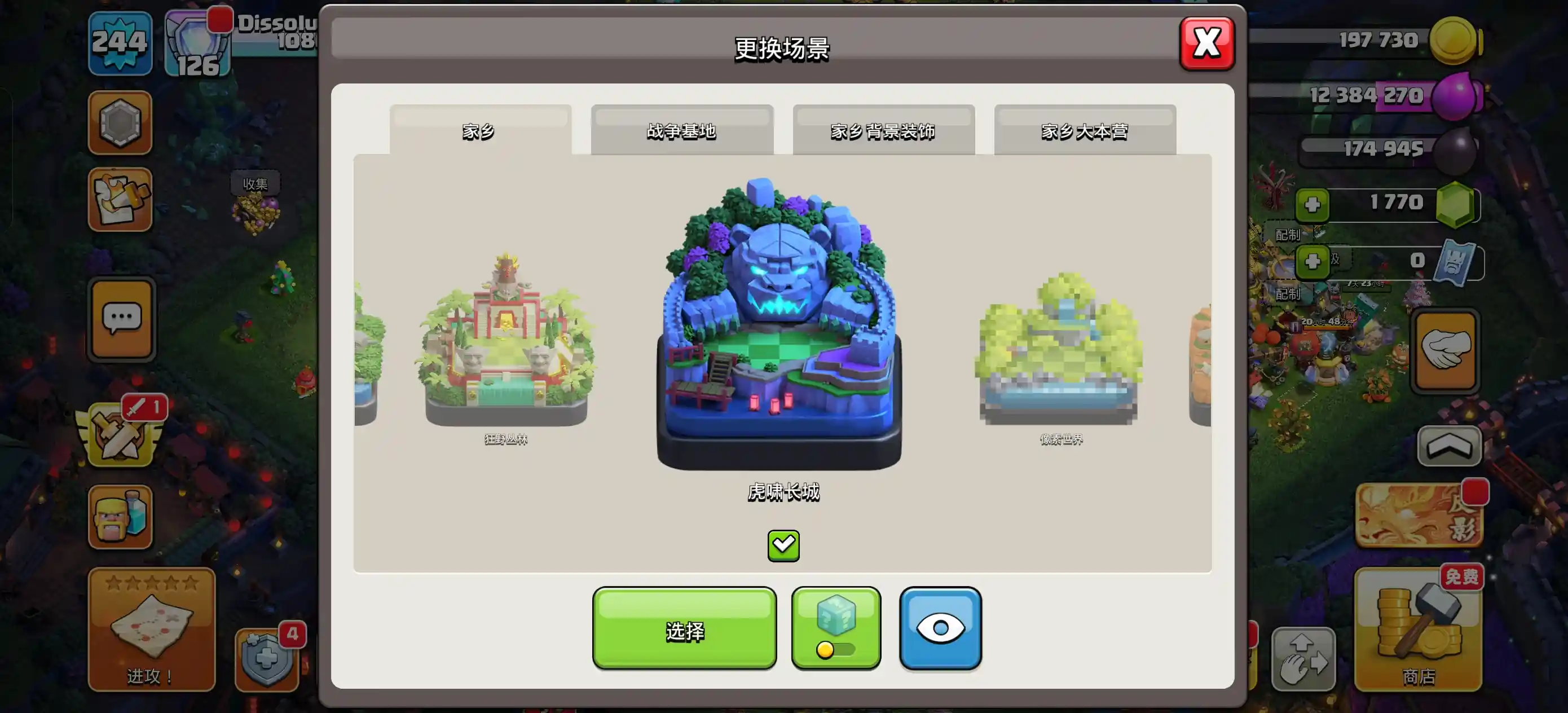The width and height of the screenshot is (1568, 713).
Task: Click the green checkmark under 虎啸长城
Action: tap(785, 545)
